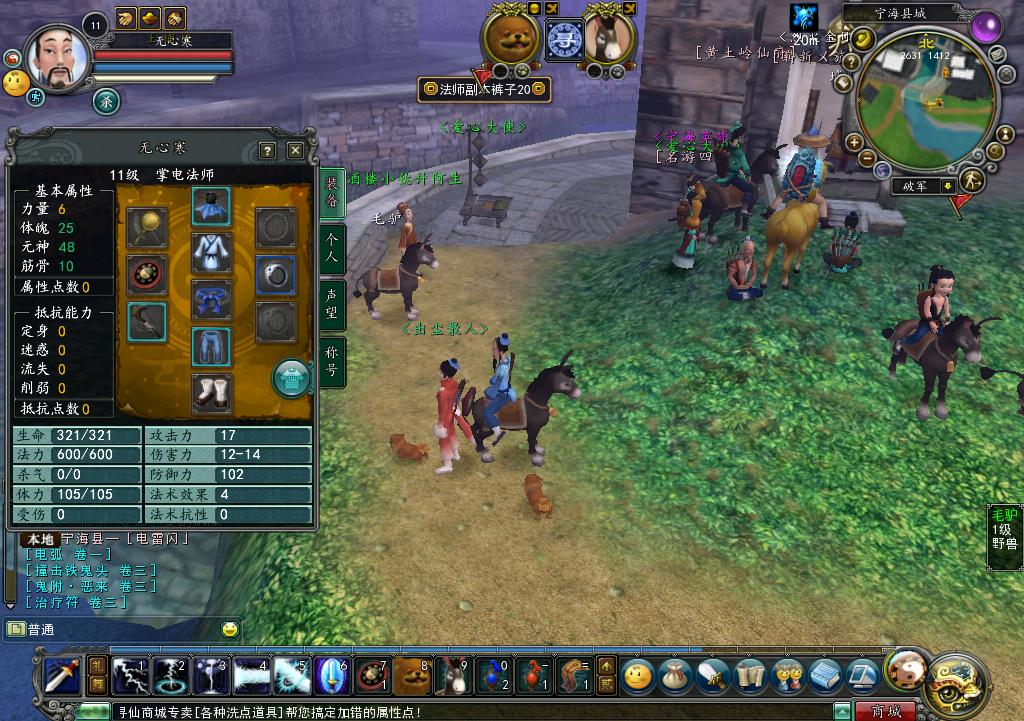Zoom out the minimap with minus button

click(869, 160)
